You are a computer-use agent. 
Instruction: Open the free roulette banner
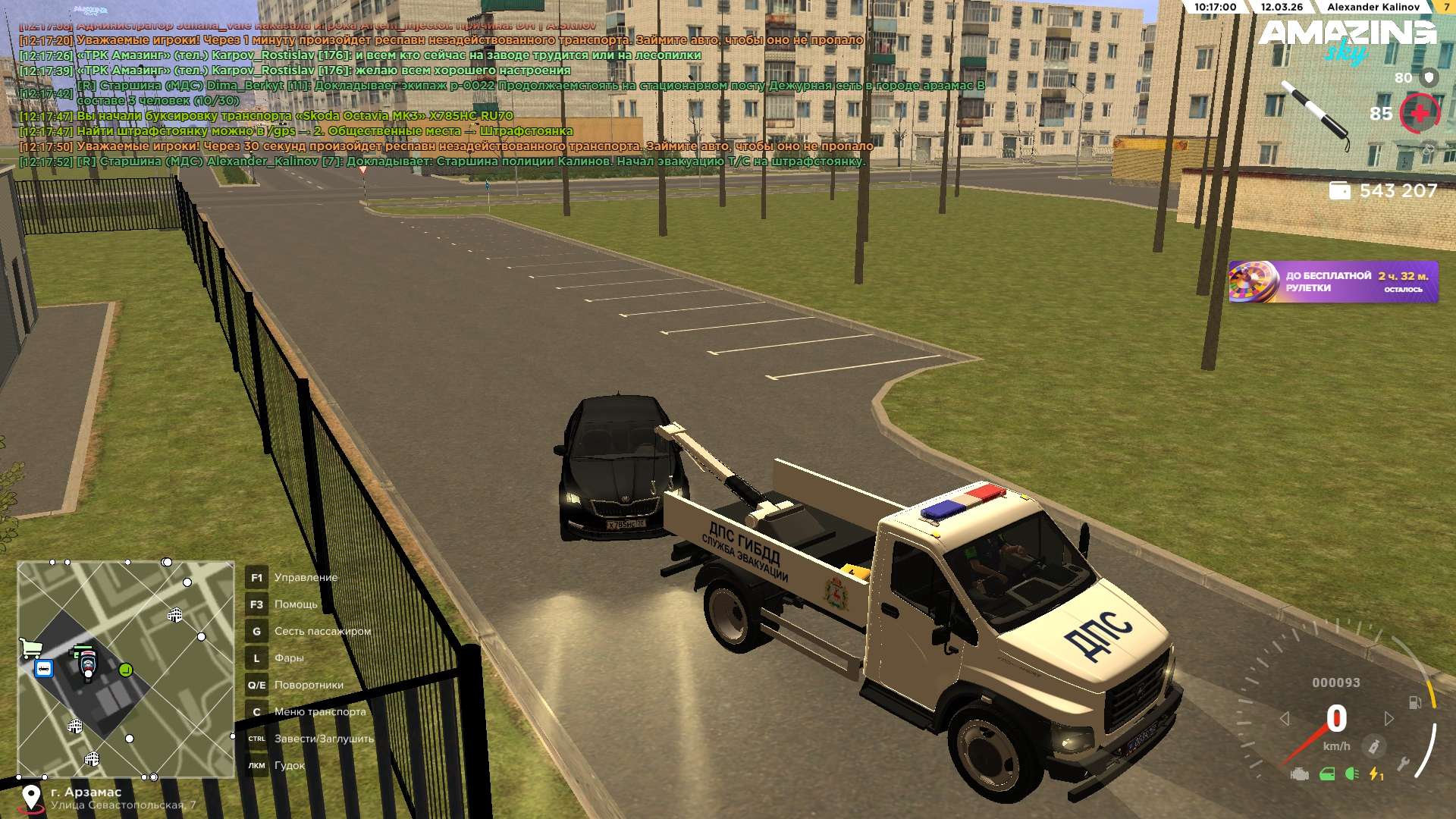tap(1332, 282)
